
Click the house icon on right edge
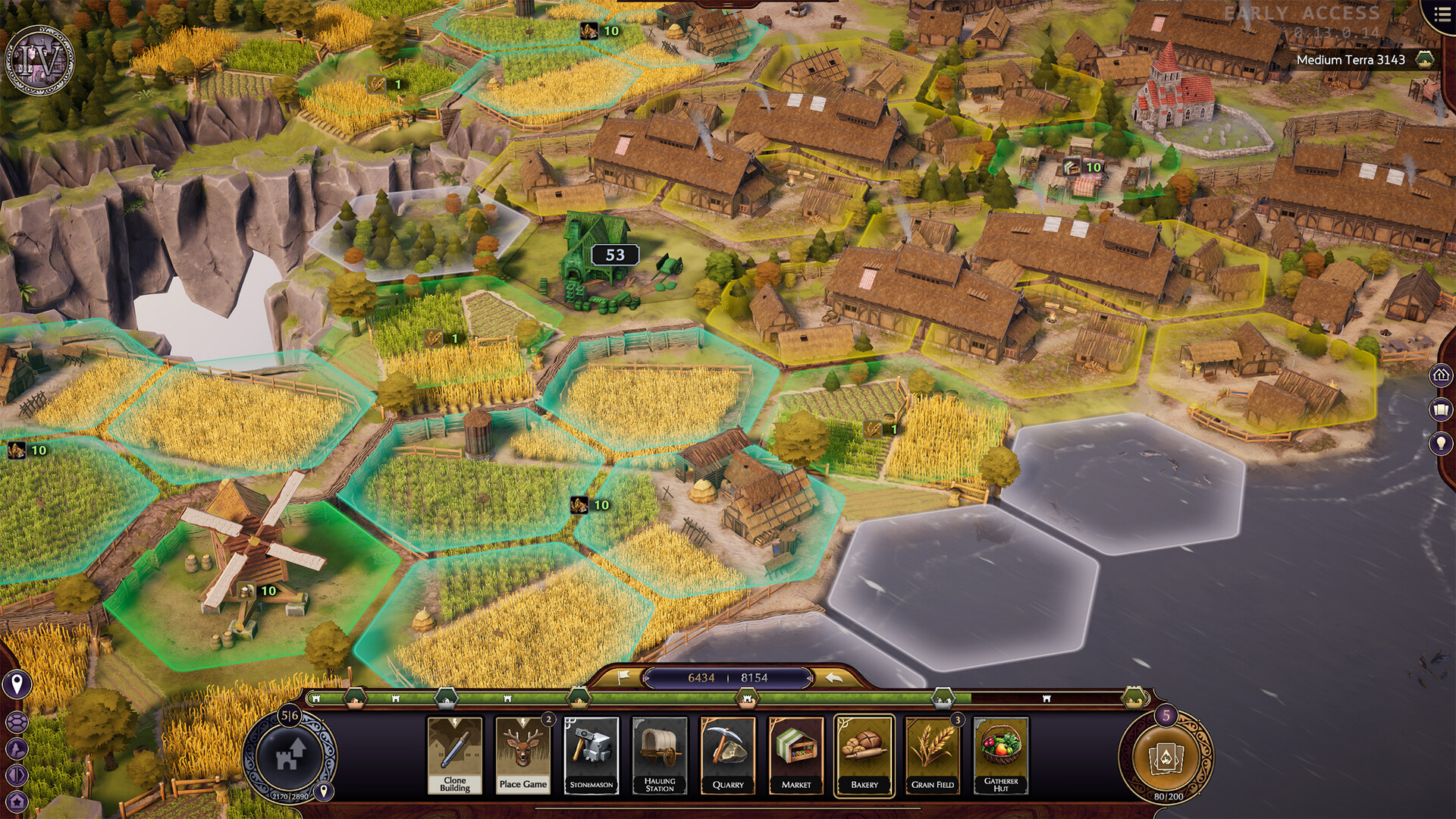click(1440, 375)
